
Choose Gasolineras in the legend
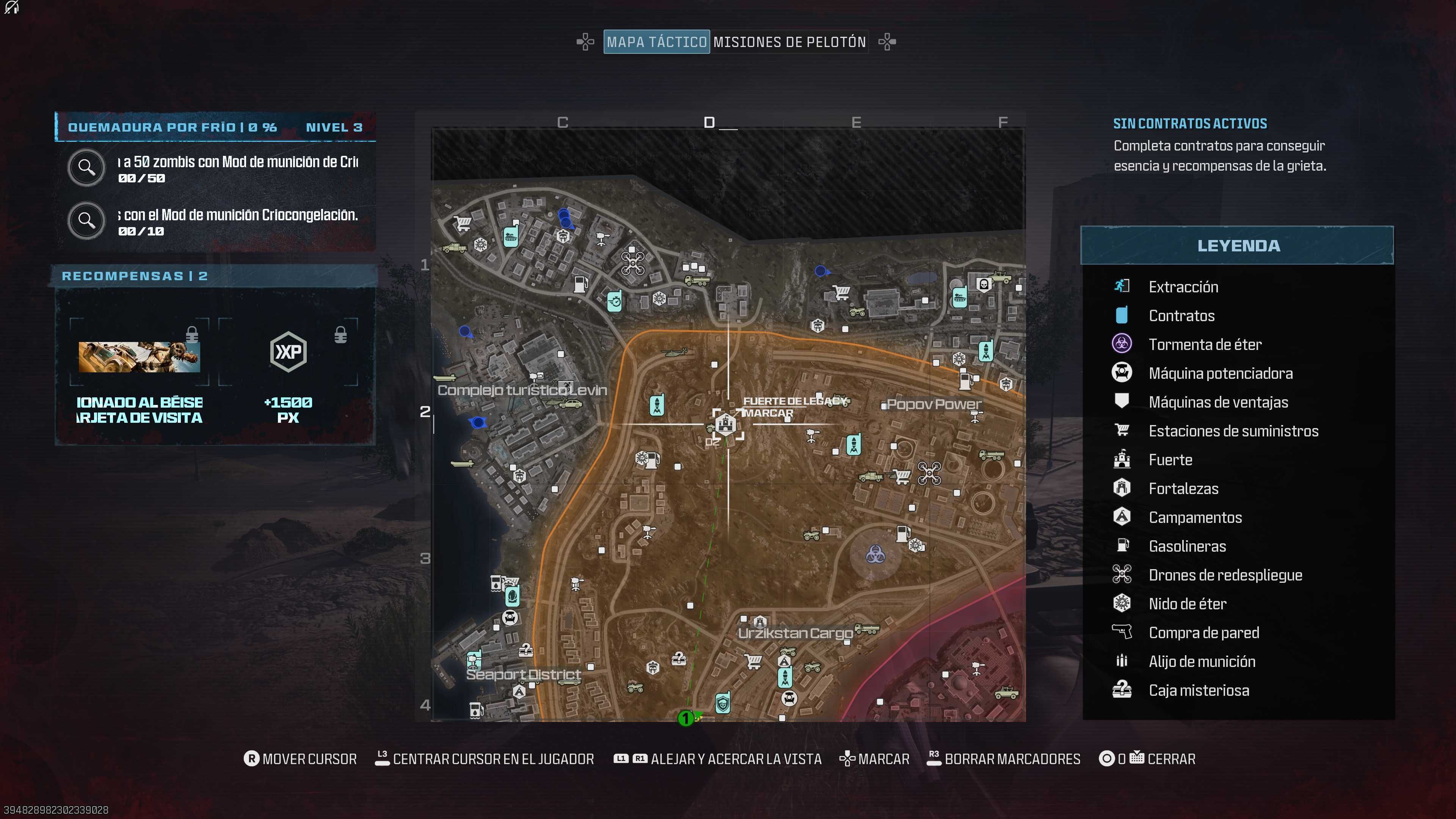pyautogui.click(x=1187, y=546)
